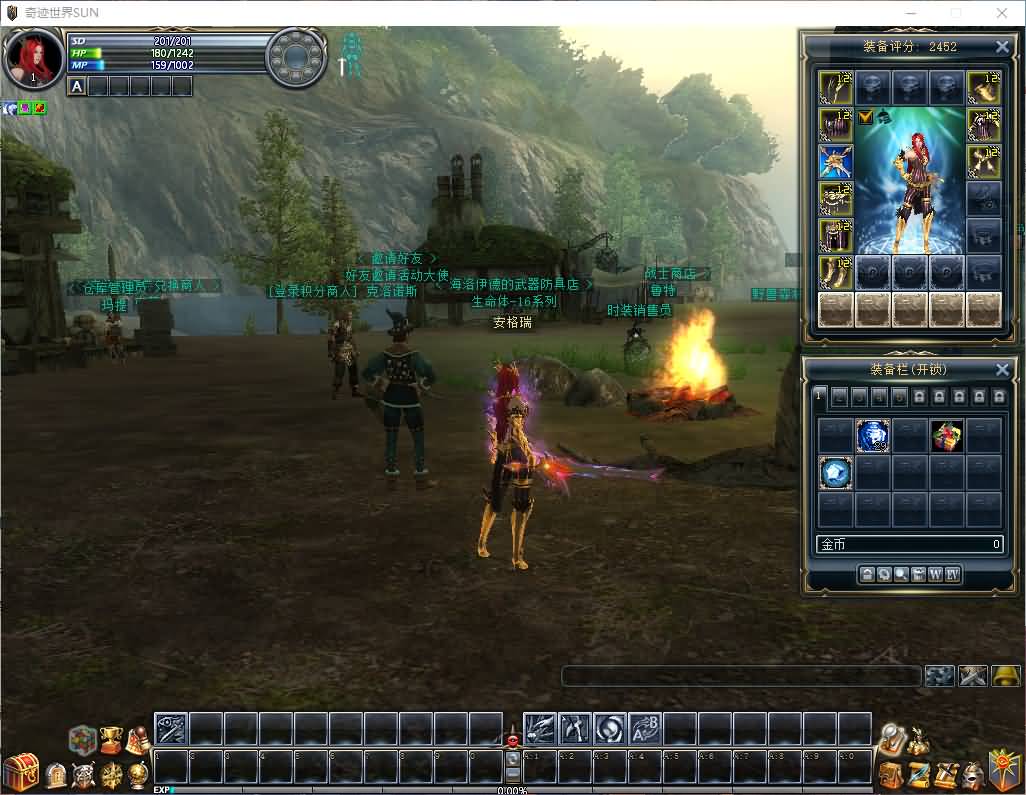Image resolution: width=1026 pixels, height=795 pixels.
Task: Close the equipment score panel
Action: 1002,47
